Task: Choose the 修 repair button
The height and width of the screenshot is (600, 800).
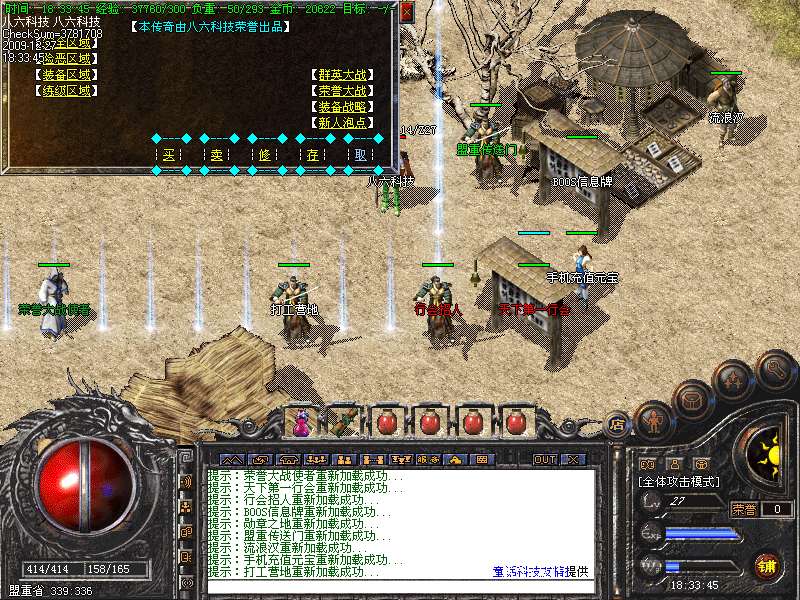Action: (265, 155)
